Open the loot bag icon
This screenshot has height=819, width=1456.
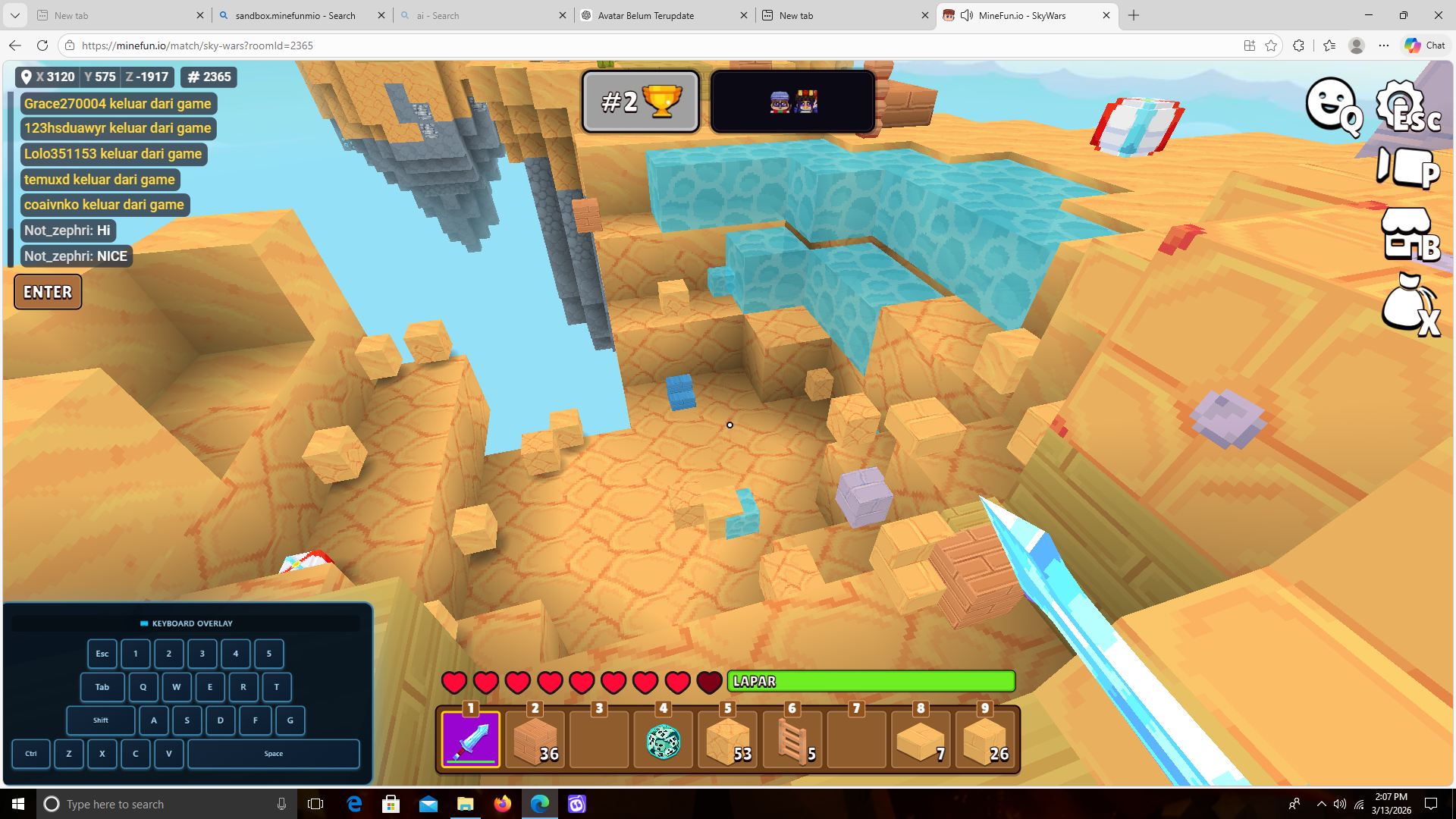[1408, 304]
